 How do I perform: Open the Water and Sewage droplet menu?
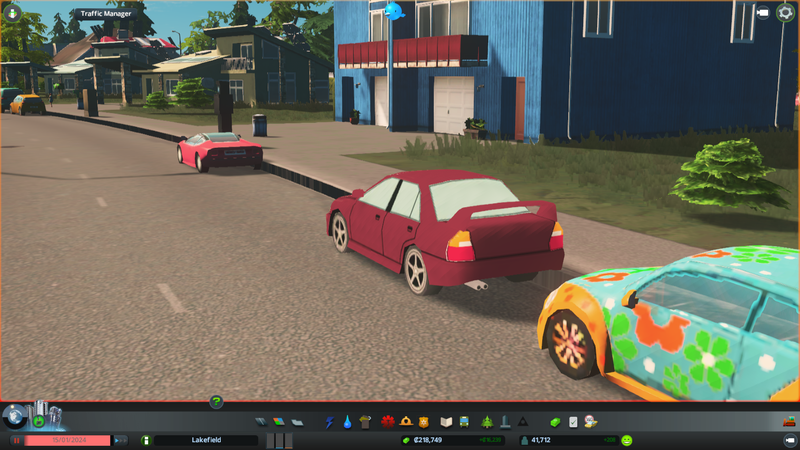tap(346, 422)
